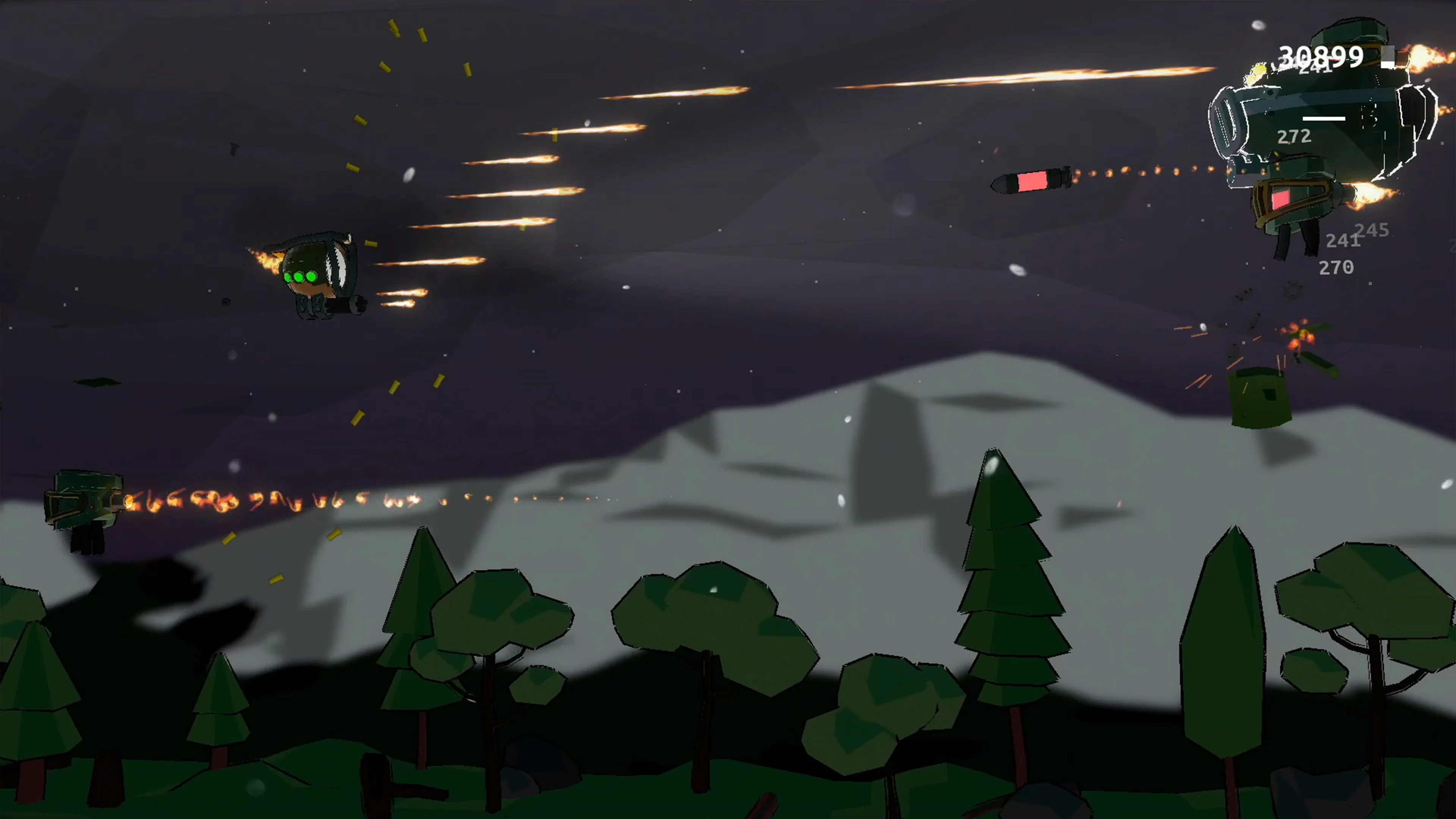
Task: Click the white health bar on the enemy mech
Action: click(x=1324, y=119)
